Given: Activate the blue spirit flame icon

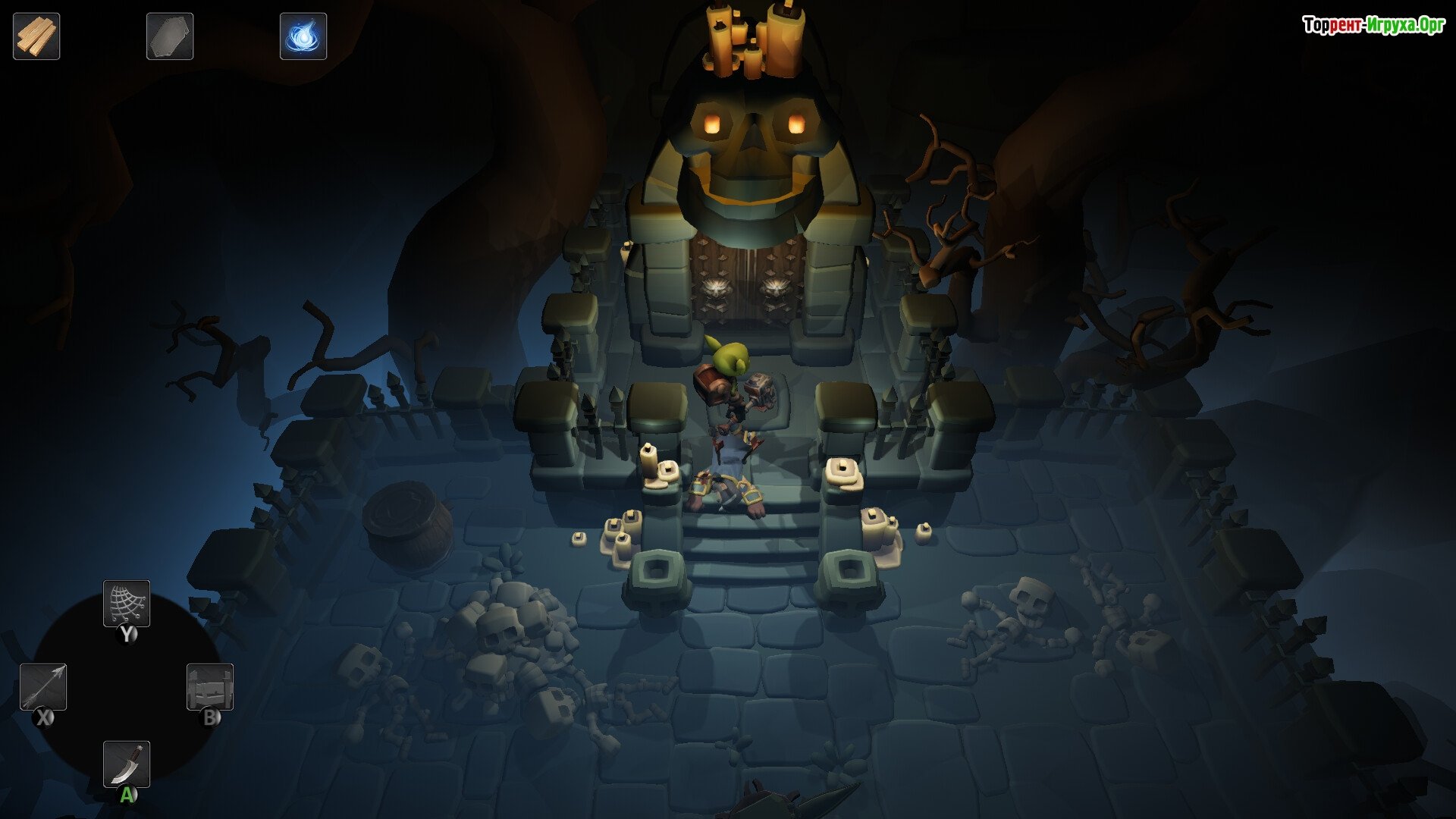Looking at the screenshot, I should point(303,36).
